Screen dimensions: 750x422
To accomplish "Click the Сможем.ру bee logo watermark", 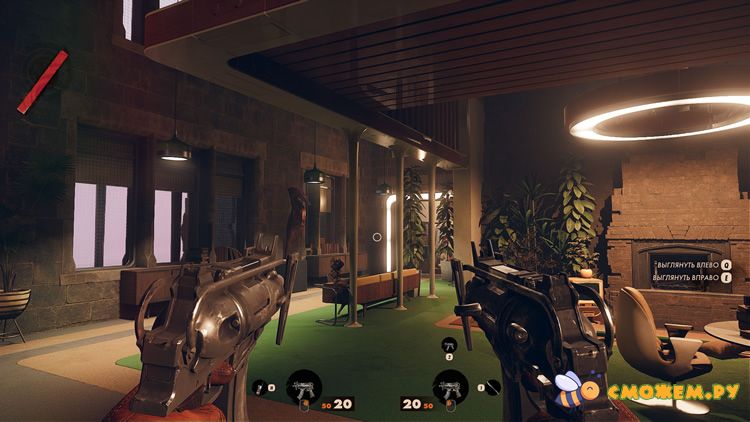I will pos(574,389).
